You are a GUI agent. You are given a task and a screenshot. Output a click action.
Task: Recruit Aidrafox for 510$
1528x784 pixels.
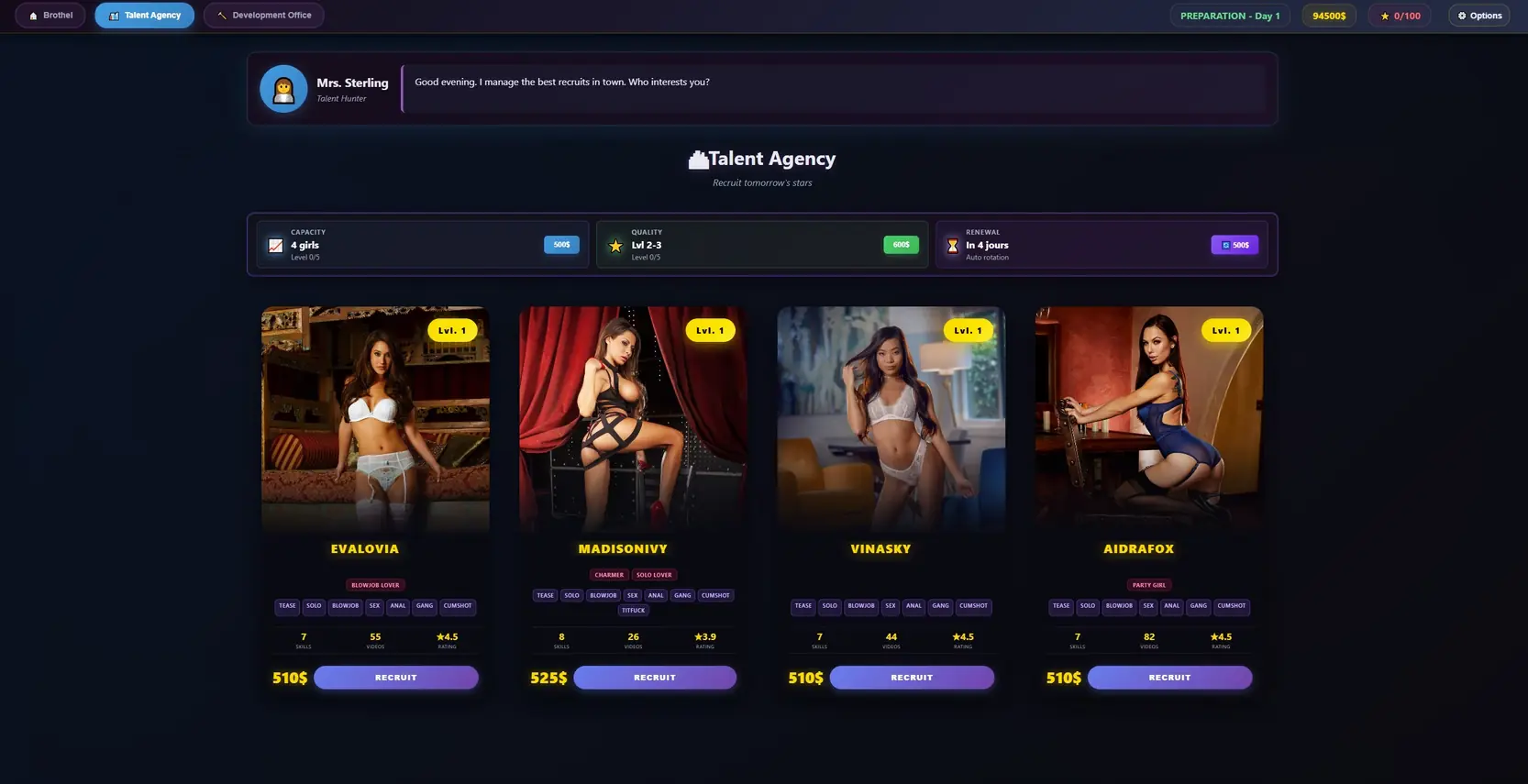click(x=1169, y=678)
